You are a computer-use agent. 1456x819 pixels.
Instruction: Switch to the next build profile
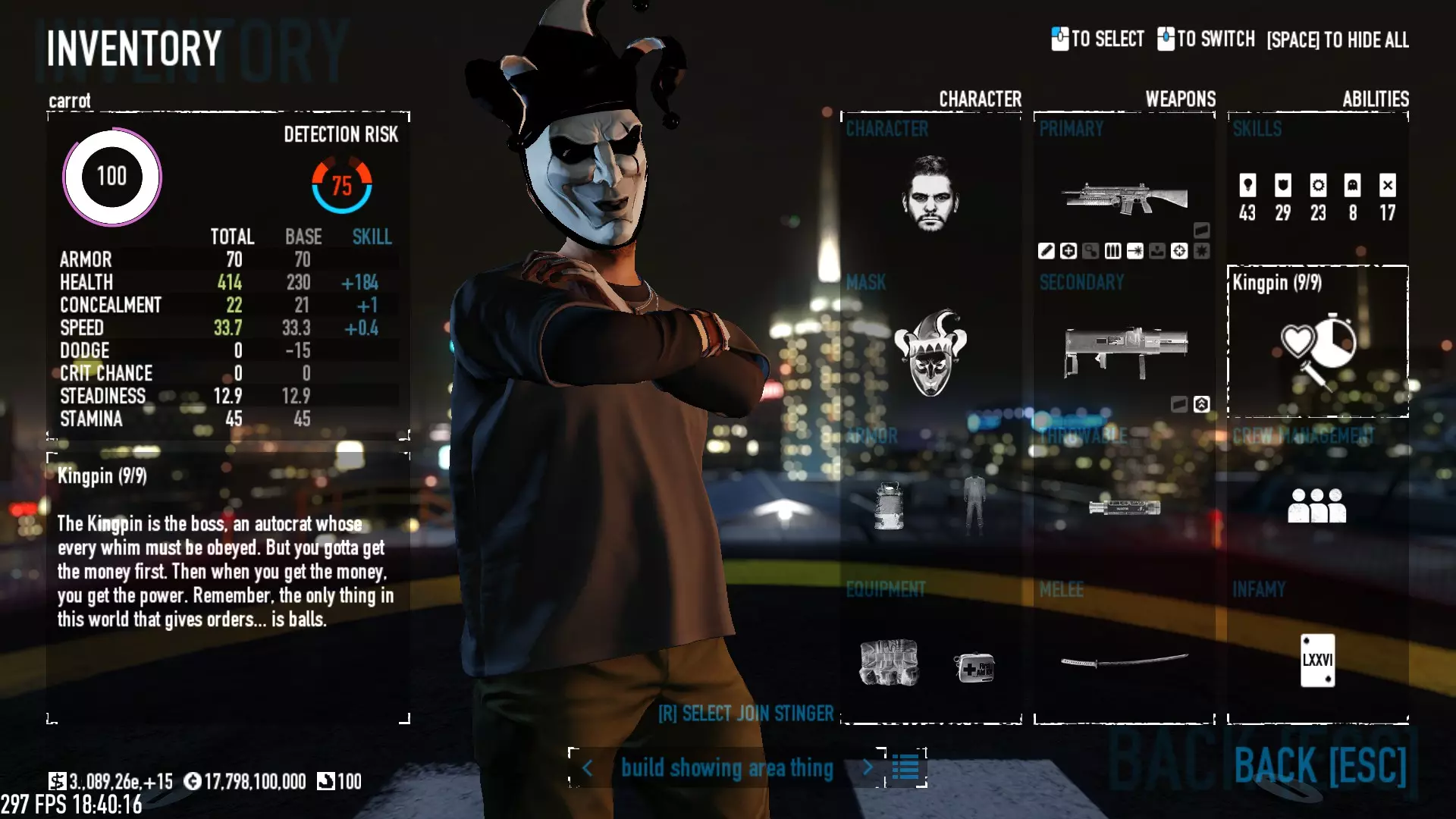868,767
